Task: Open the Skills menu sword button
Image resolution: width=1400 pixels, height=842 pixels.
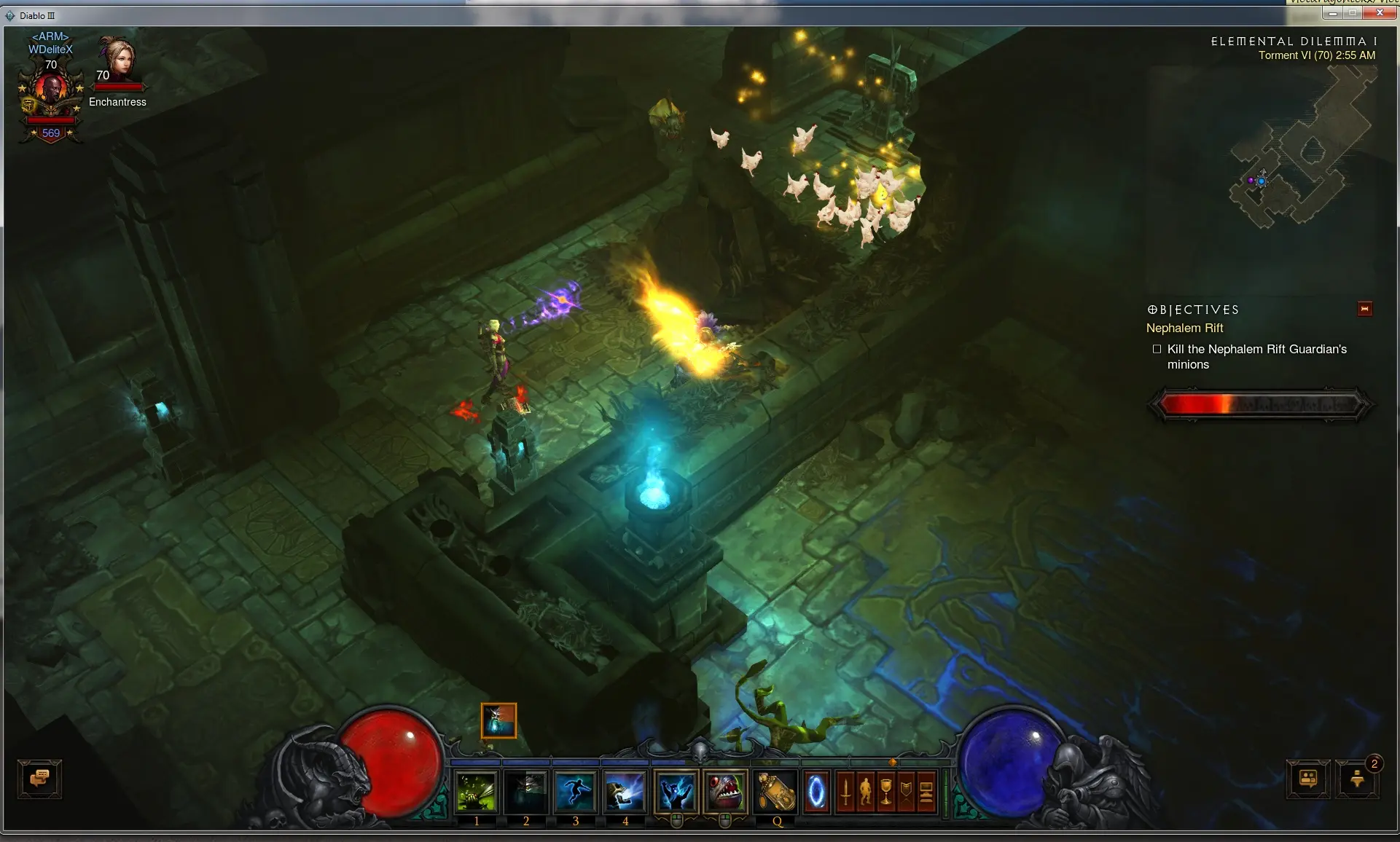Action: (845, 792)
